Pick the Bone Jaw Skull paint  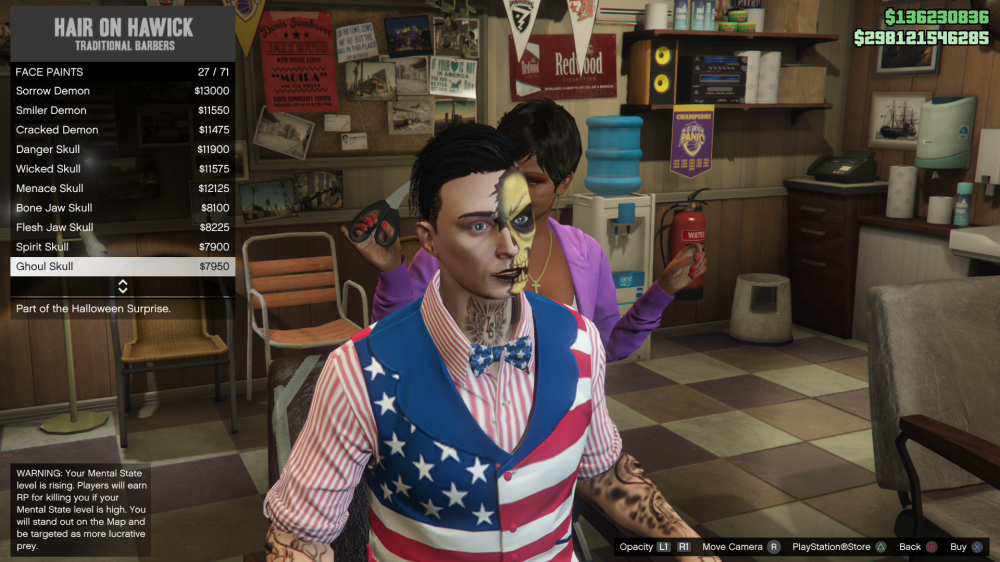pyautogui.click(x=122, y=208)
